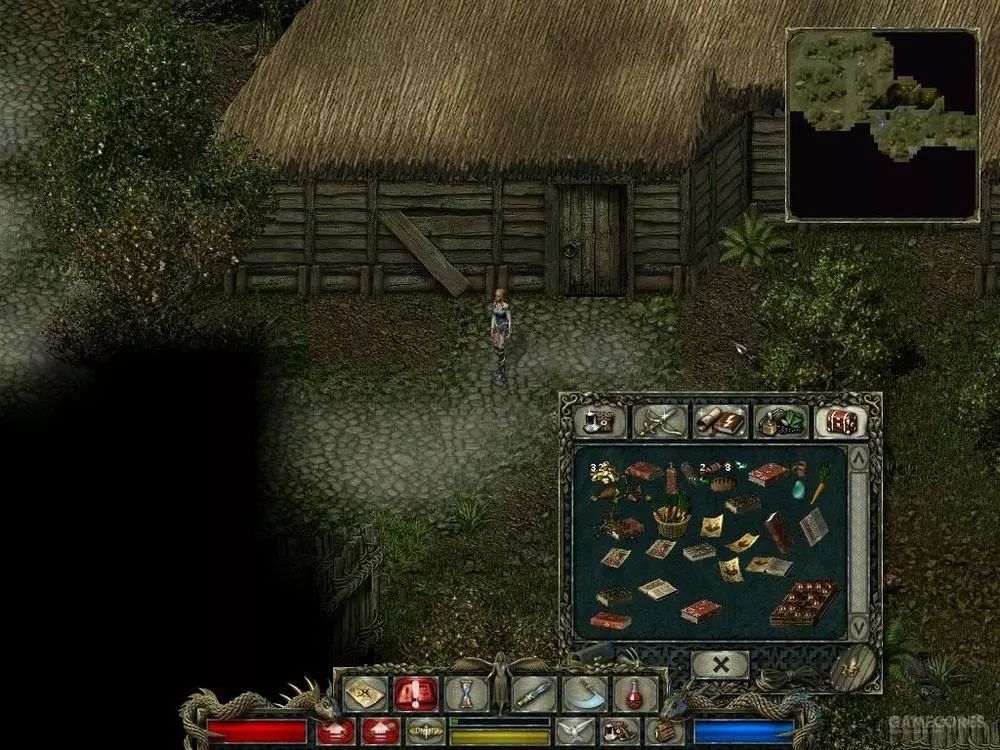Use the red potion on the hotbar
1000x750 pixels.
[634, 693]
